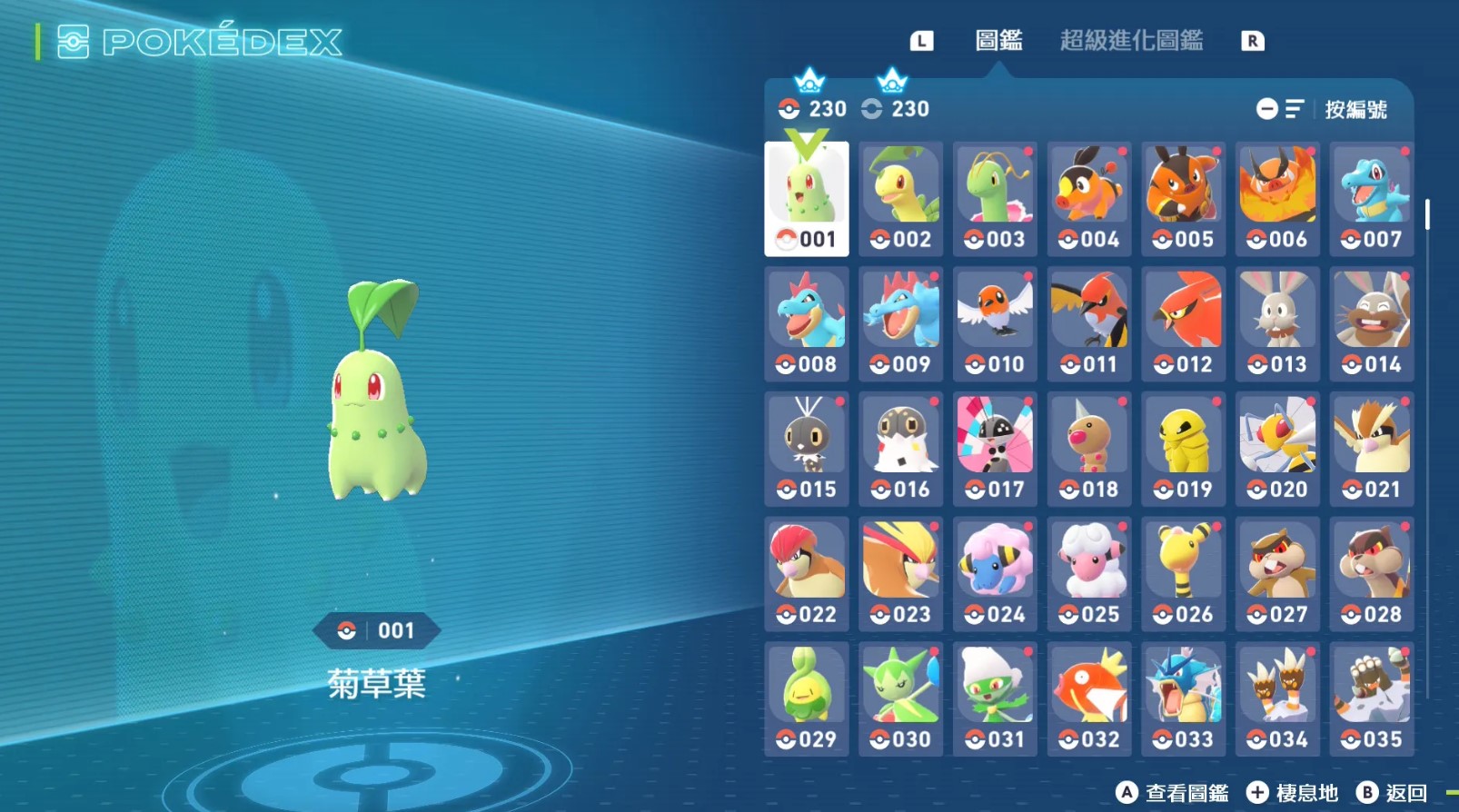Viewport: 1459px width, 812px height.
Task: Select Budew entry 029
Action: (x=807, y=698)
